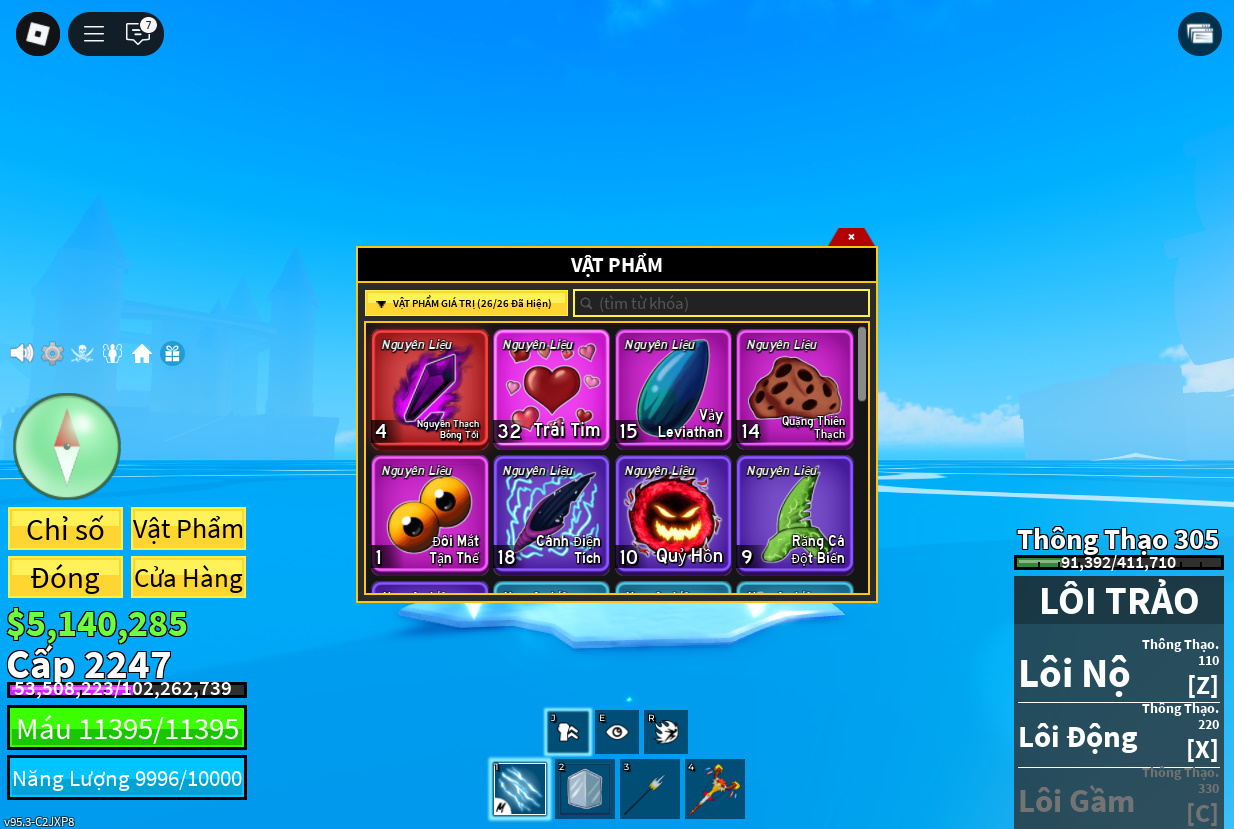The height and width of the screenshot is (829, 1234).
Task: Open the gear settings icon
Action: (x=52, y=353)
